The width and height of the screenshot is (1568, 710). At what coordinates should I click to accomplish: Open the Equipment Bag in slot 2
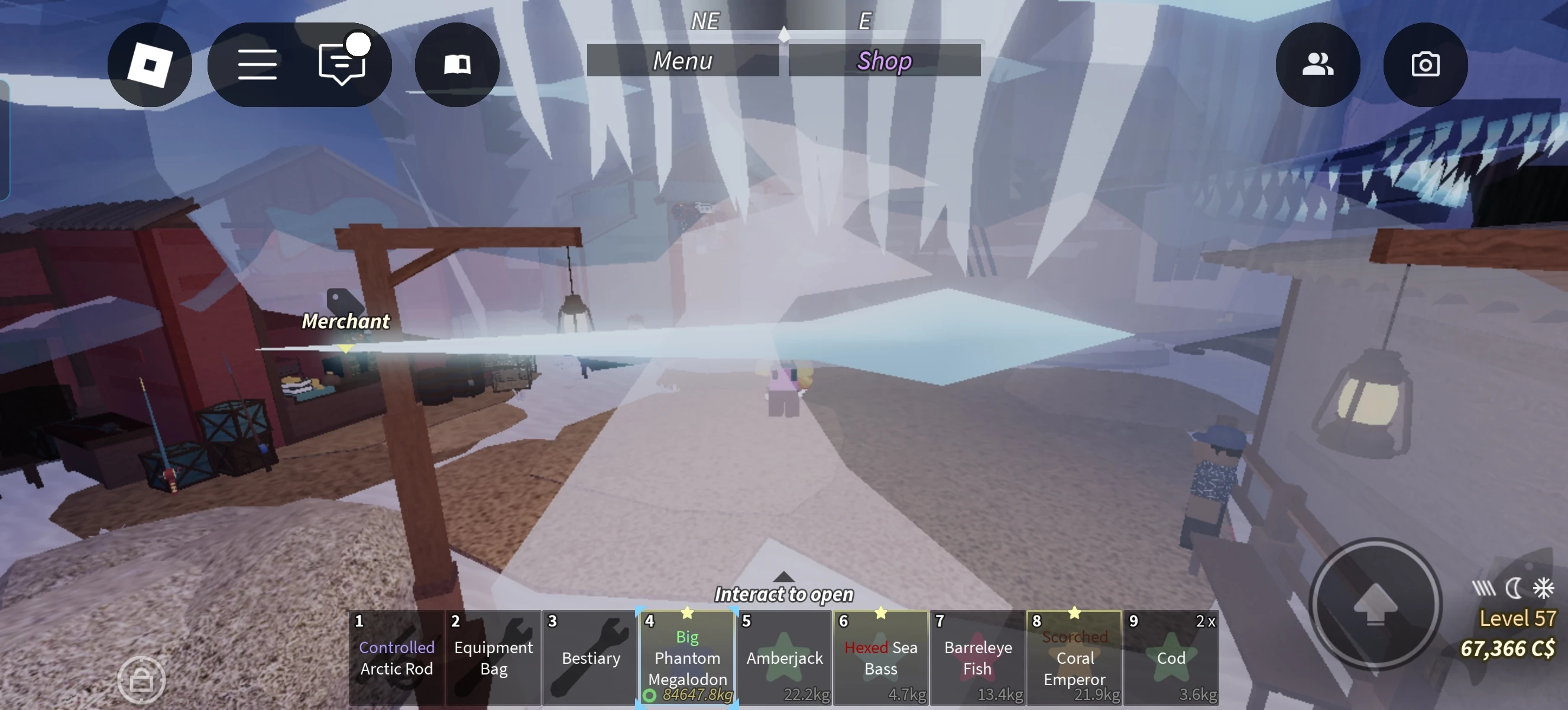tap(493, 657)
